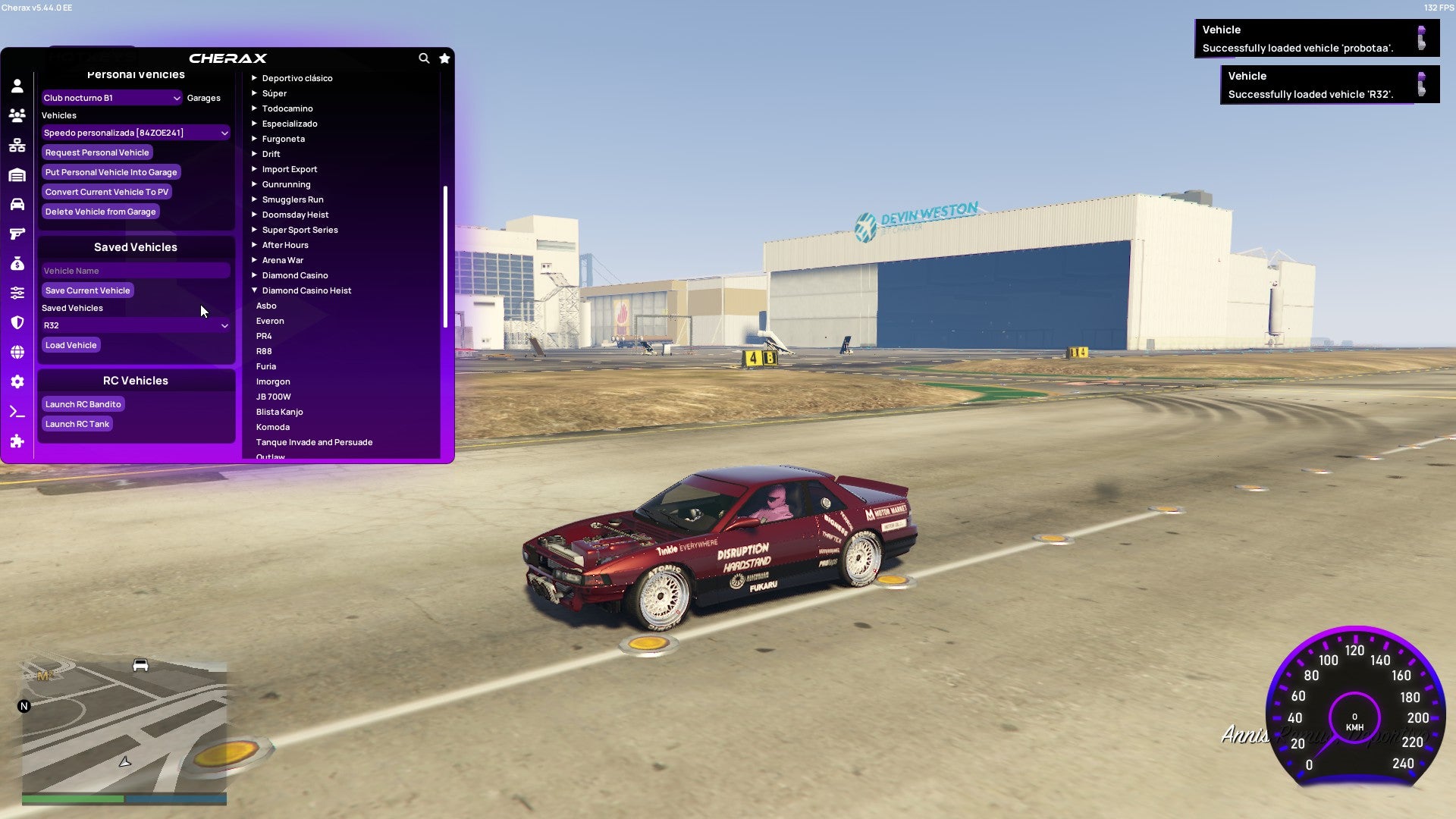
Task: Open the Self menu icon
Action: [x=17, y=86]
